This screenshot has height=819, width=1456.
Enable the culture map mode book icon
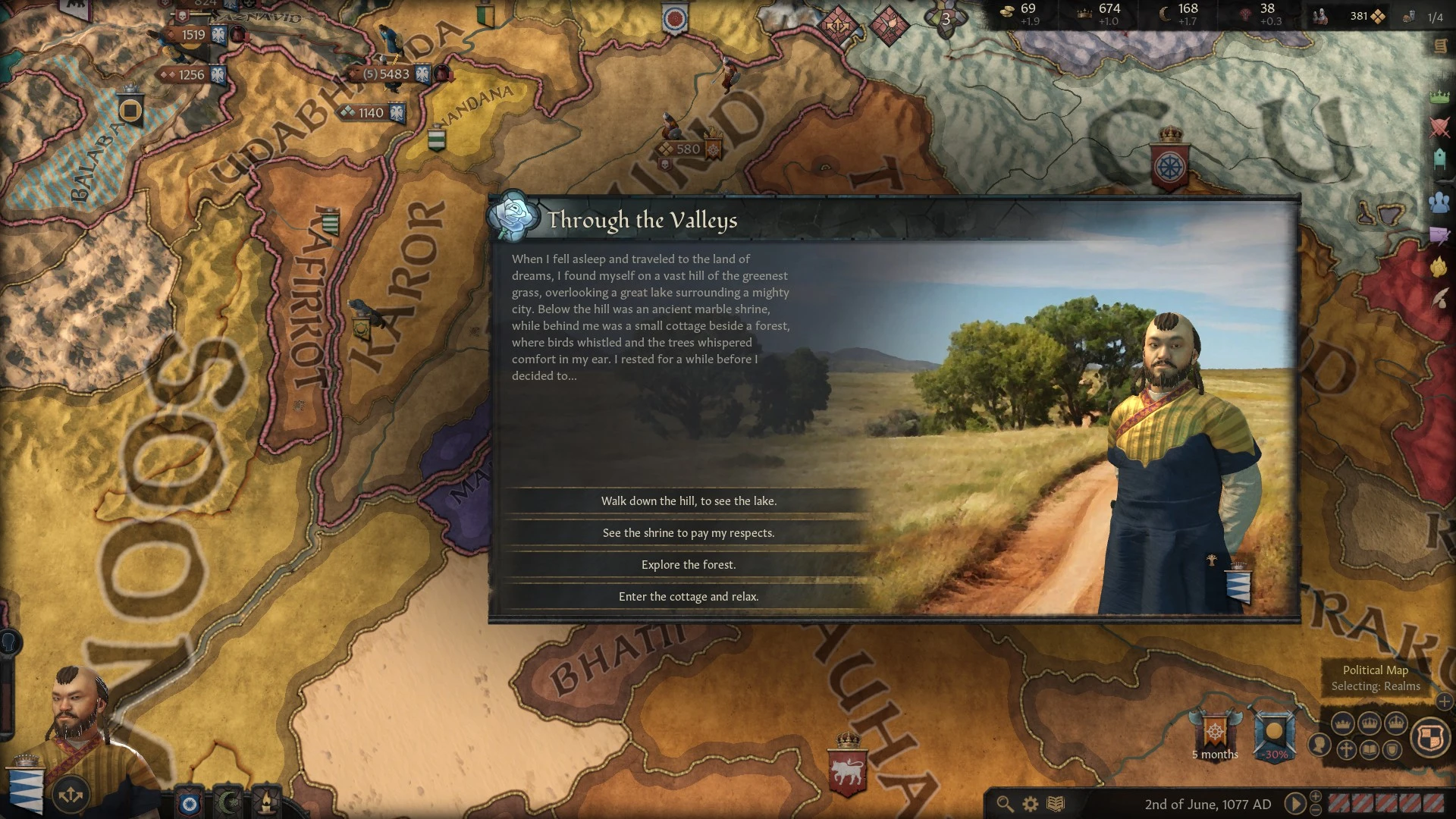1369,749
